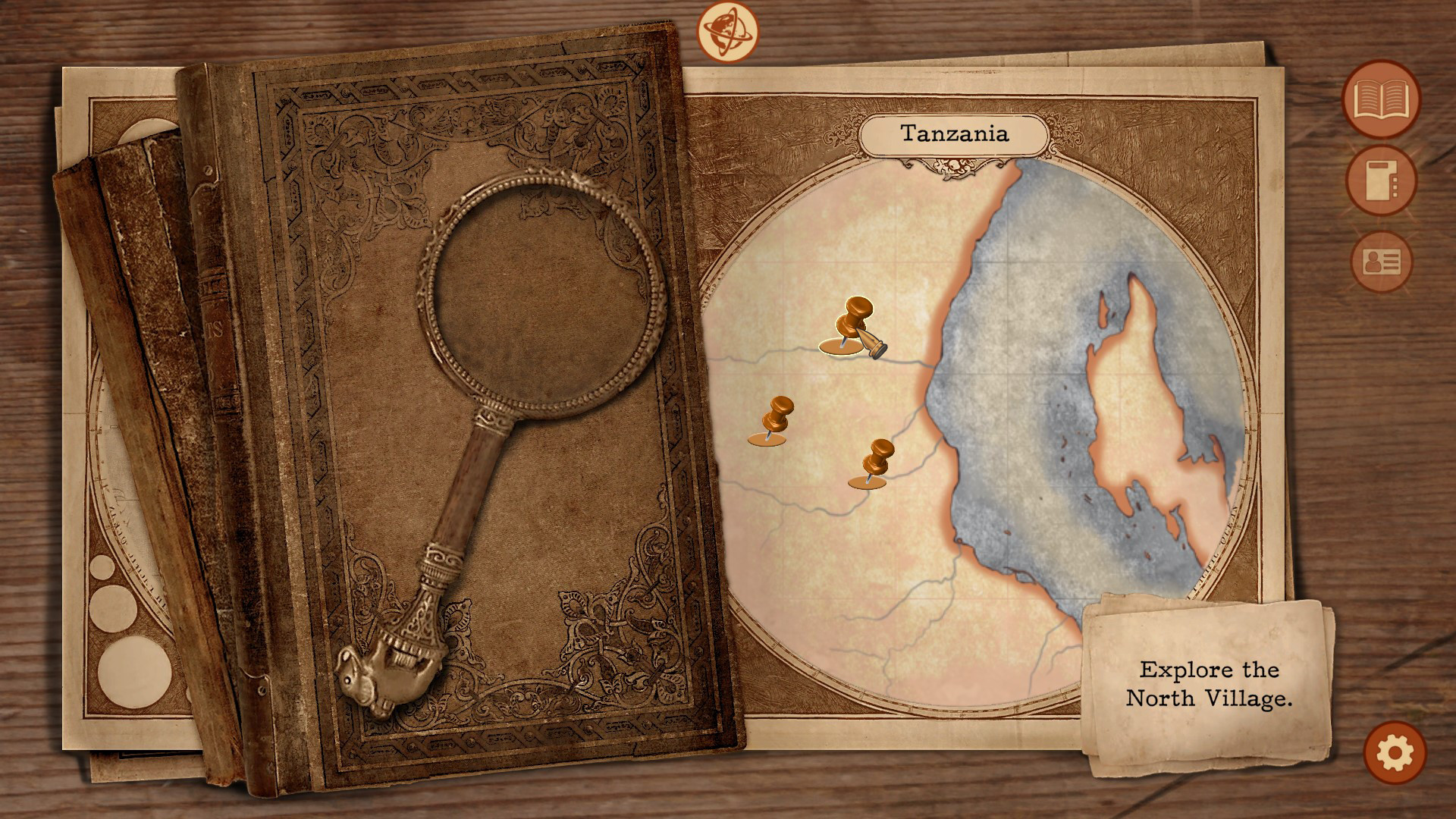1456x819 pixels.
Task: Read the Explore the North Village note
Action: [1208, 684]
